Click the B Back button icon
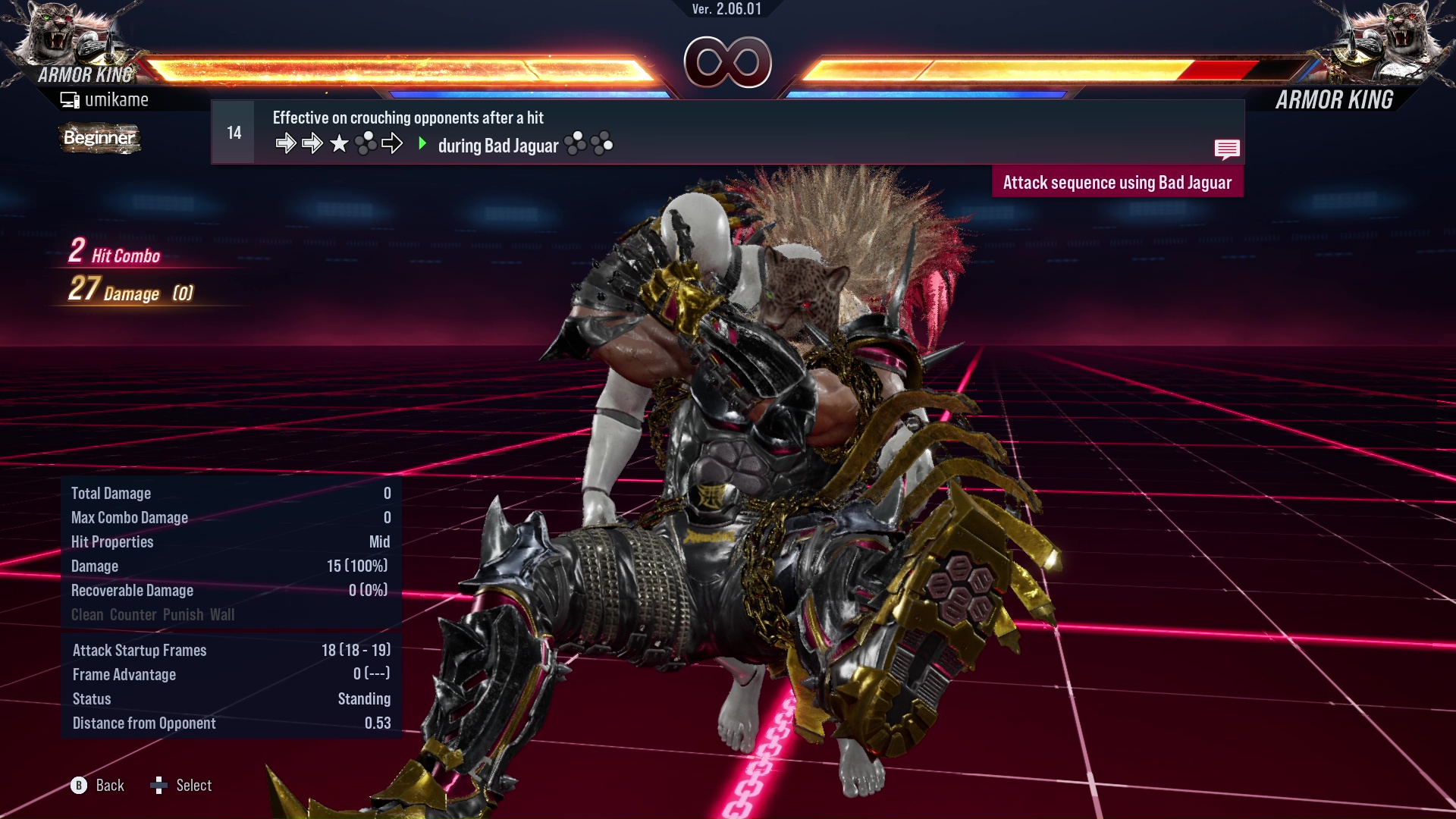Screen dimensions: 1456x819 [x=78, y=786]
